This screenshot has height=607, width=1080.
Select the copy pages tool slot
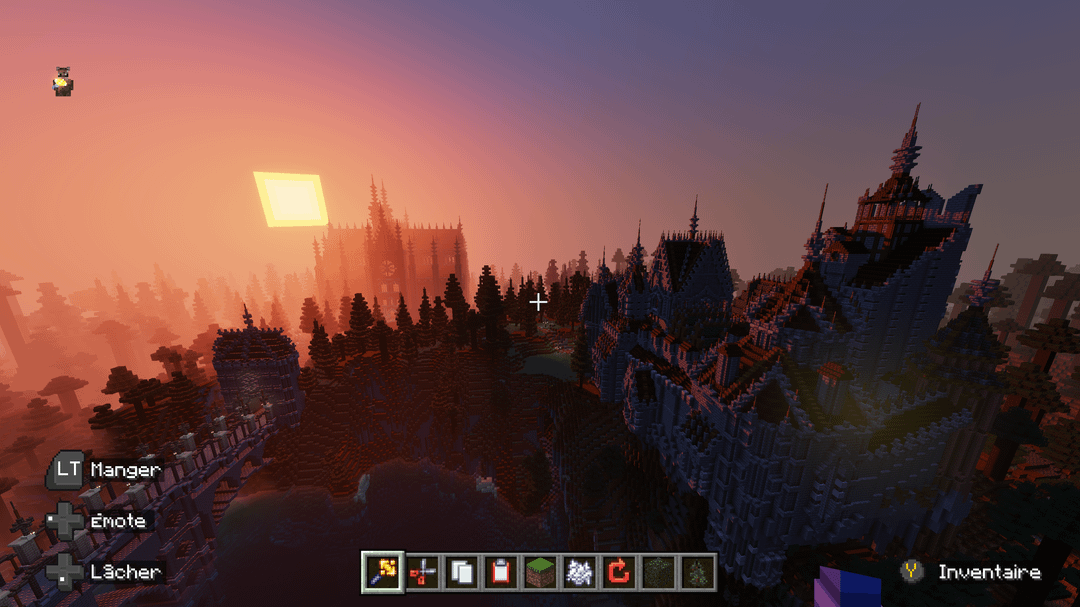(462, 571)
